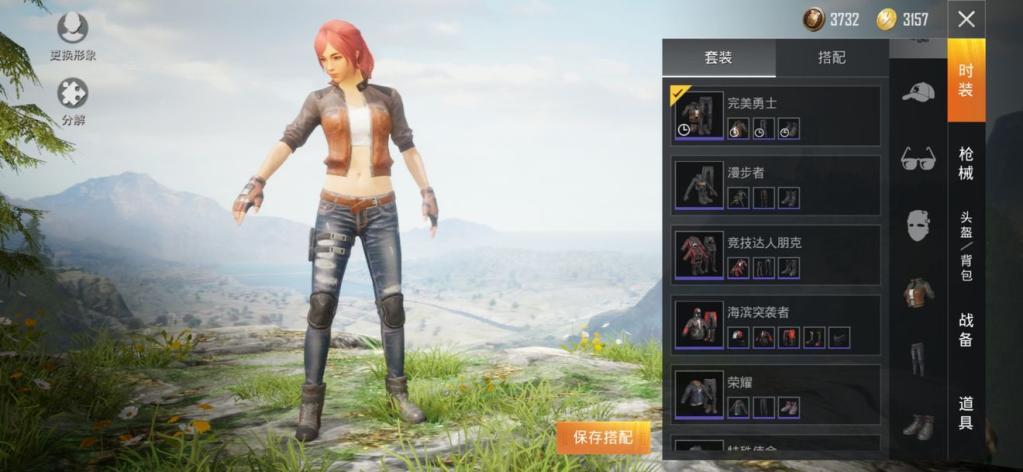1023x472 pixels.
Task: Select the 完美勇士 outfit set
Action: 775,116
